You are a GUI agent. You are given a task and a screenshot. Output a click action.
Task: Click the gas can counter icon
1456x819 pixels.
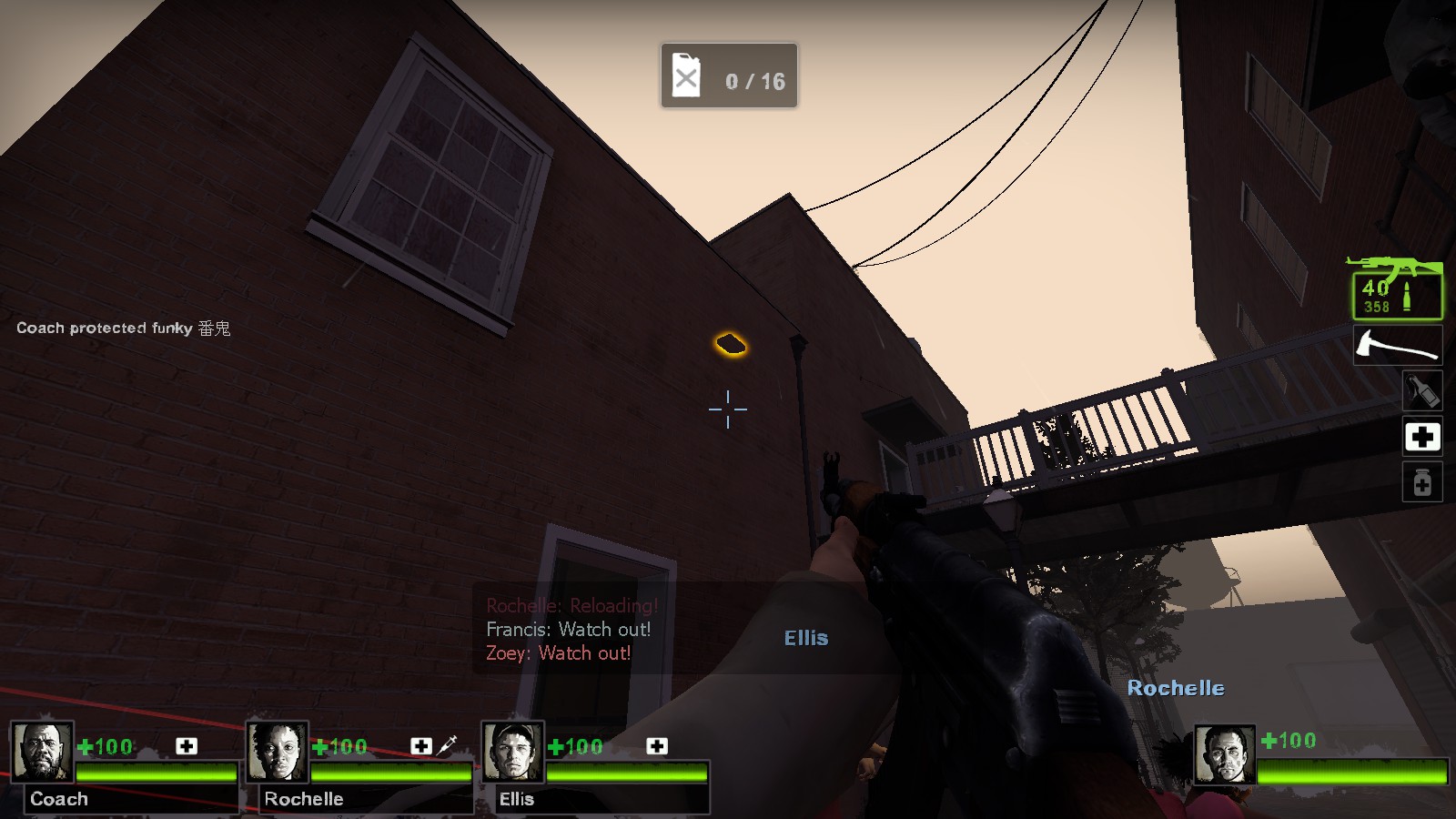coord(684,77)
